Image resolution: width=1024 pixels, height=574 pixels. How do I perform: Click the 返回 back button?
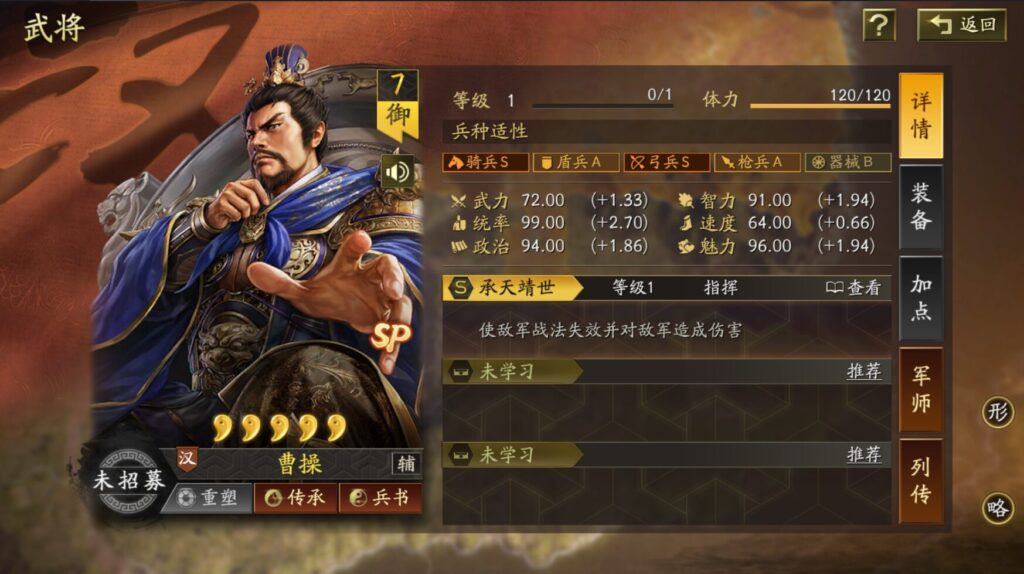tap(961, 25)
